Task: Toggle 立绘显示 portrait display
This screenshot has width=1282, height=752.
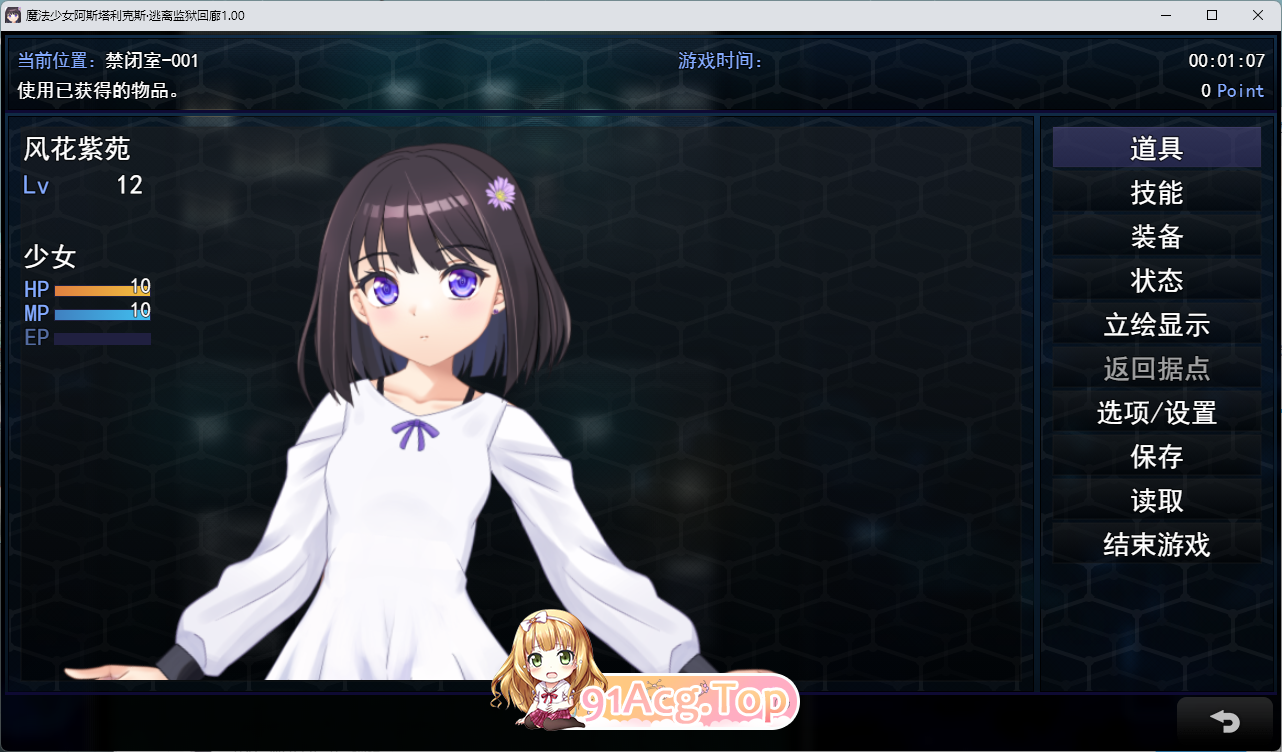Action: pos(1156,325)
